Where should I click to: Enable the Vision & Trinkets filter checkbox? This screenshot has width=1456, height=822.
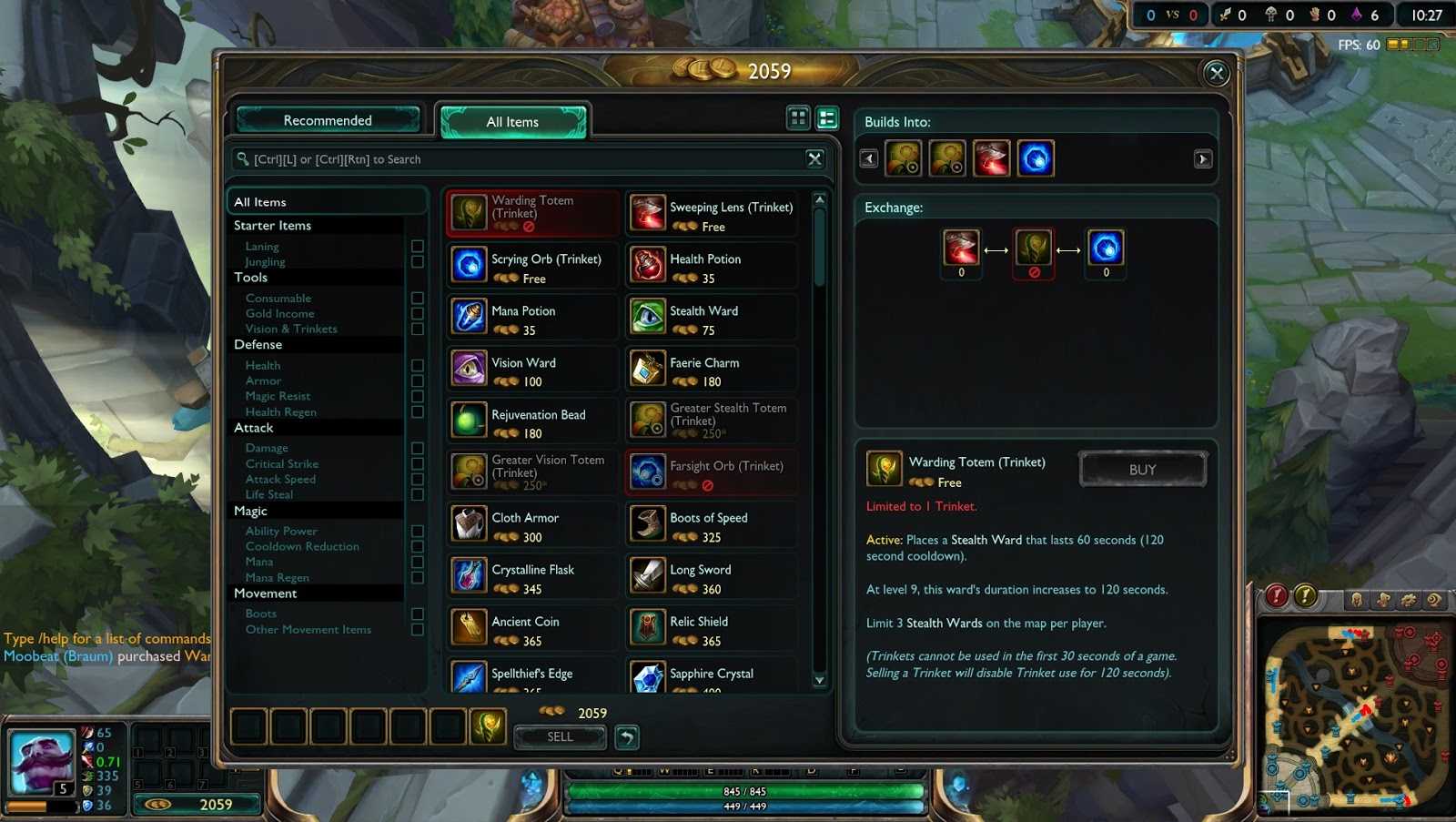pyautogui.click(x=418, y=329)
